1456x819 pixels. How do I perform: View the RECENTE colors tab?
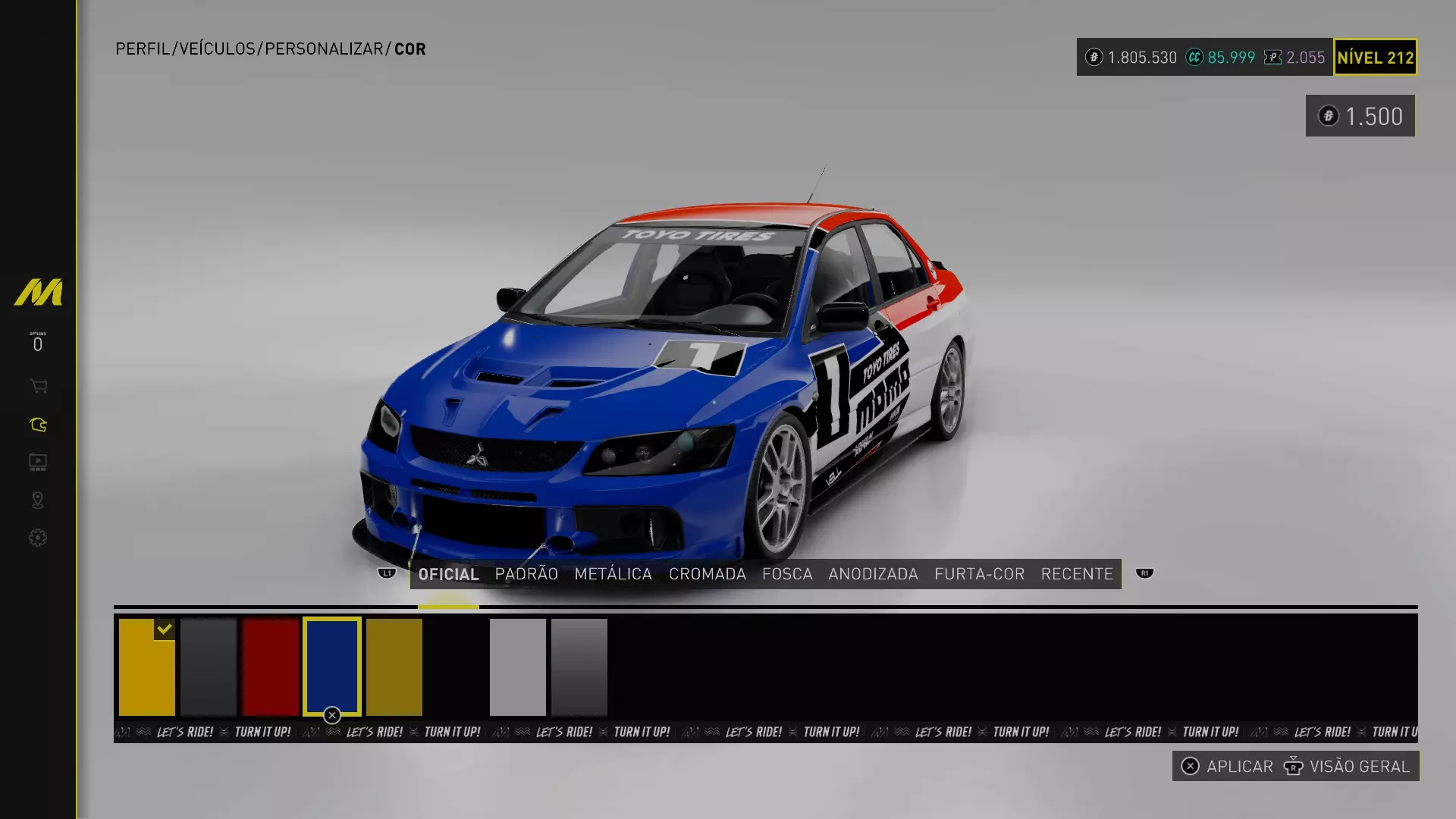tap(1076, 574)
